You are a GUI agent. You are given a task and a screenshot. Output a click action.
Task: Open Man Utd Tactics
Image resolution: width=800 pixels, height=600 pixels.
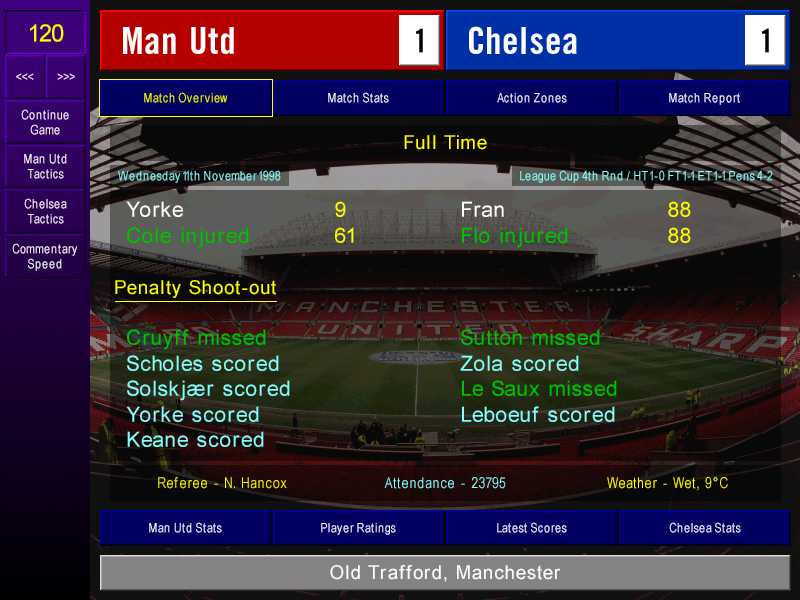45,167
